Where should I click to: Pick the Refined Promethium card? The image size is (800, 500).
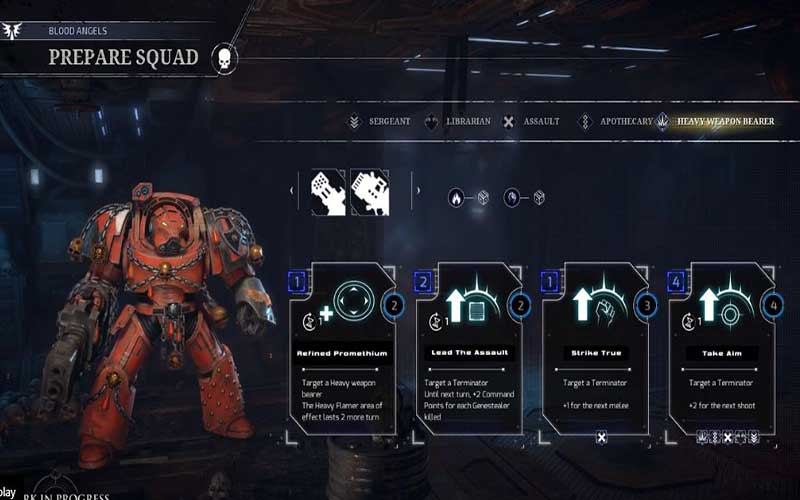pos(340,348)
